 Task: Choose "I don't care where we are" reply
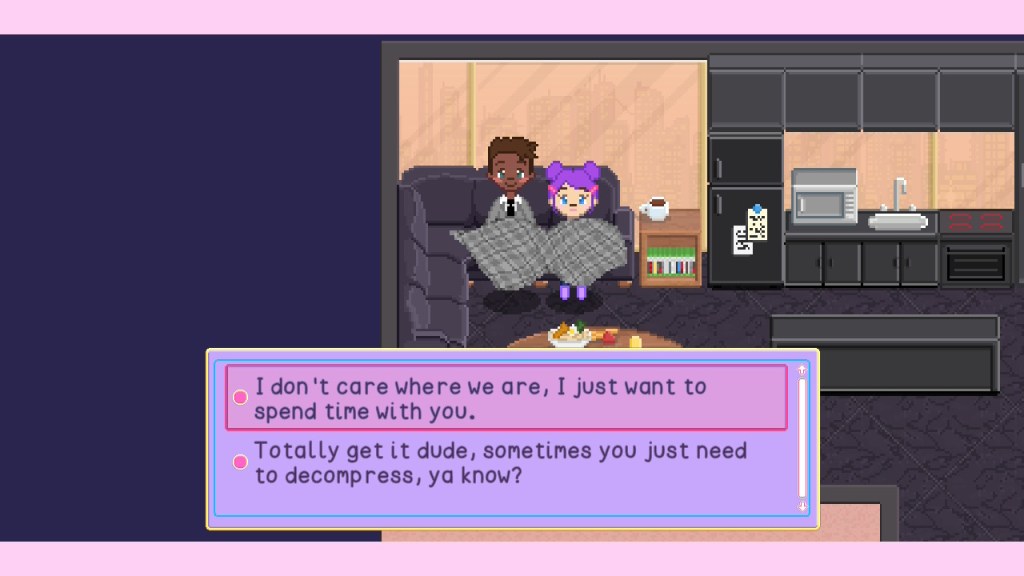505,398
